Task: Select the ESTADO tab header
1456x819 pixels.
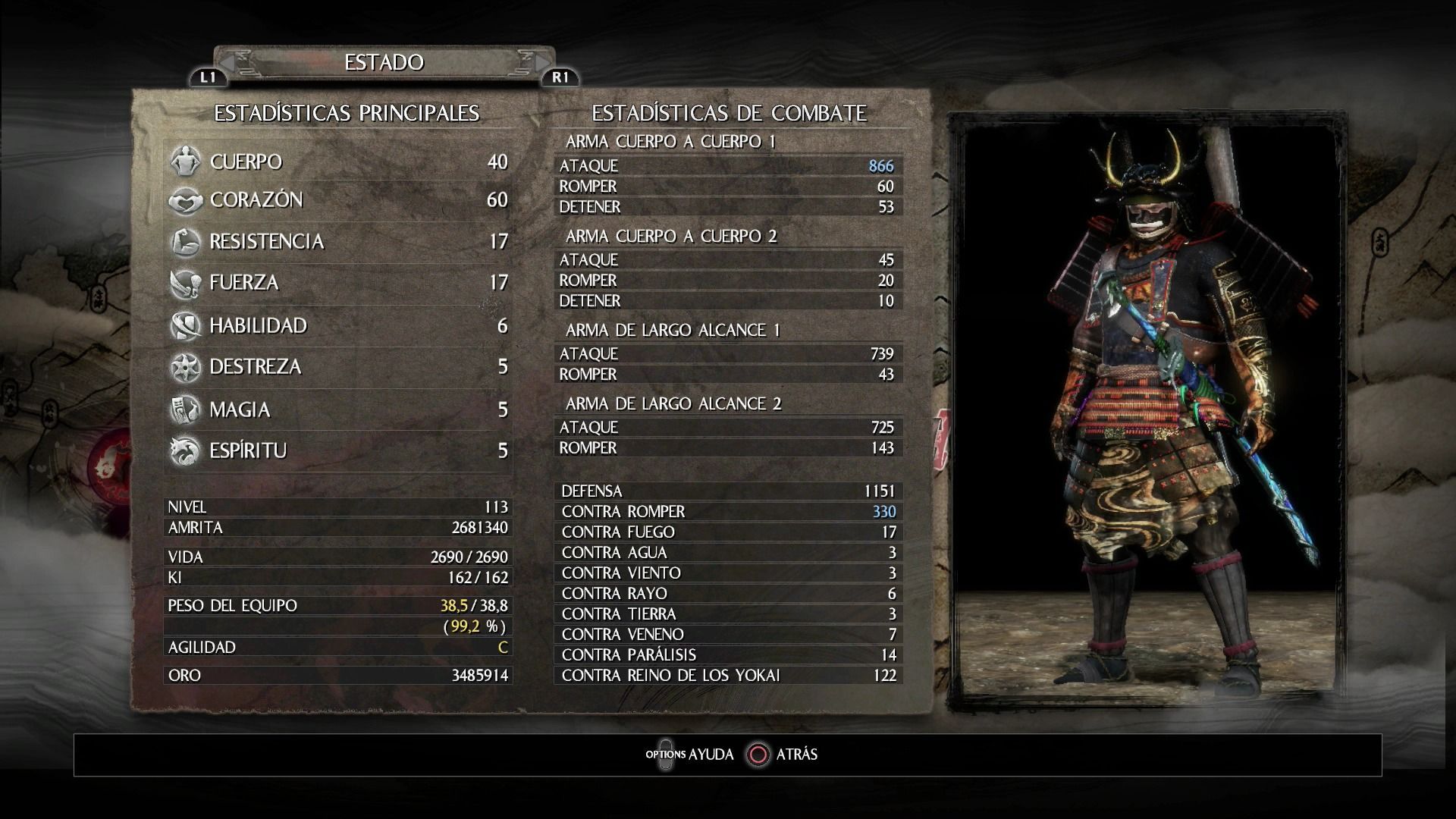Action: click(x=384, y=62)
